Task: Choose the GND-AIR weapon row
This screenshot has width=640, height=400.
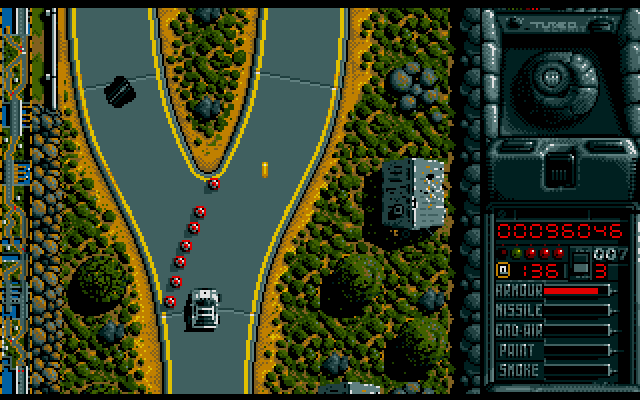Action: point(554,330)
